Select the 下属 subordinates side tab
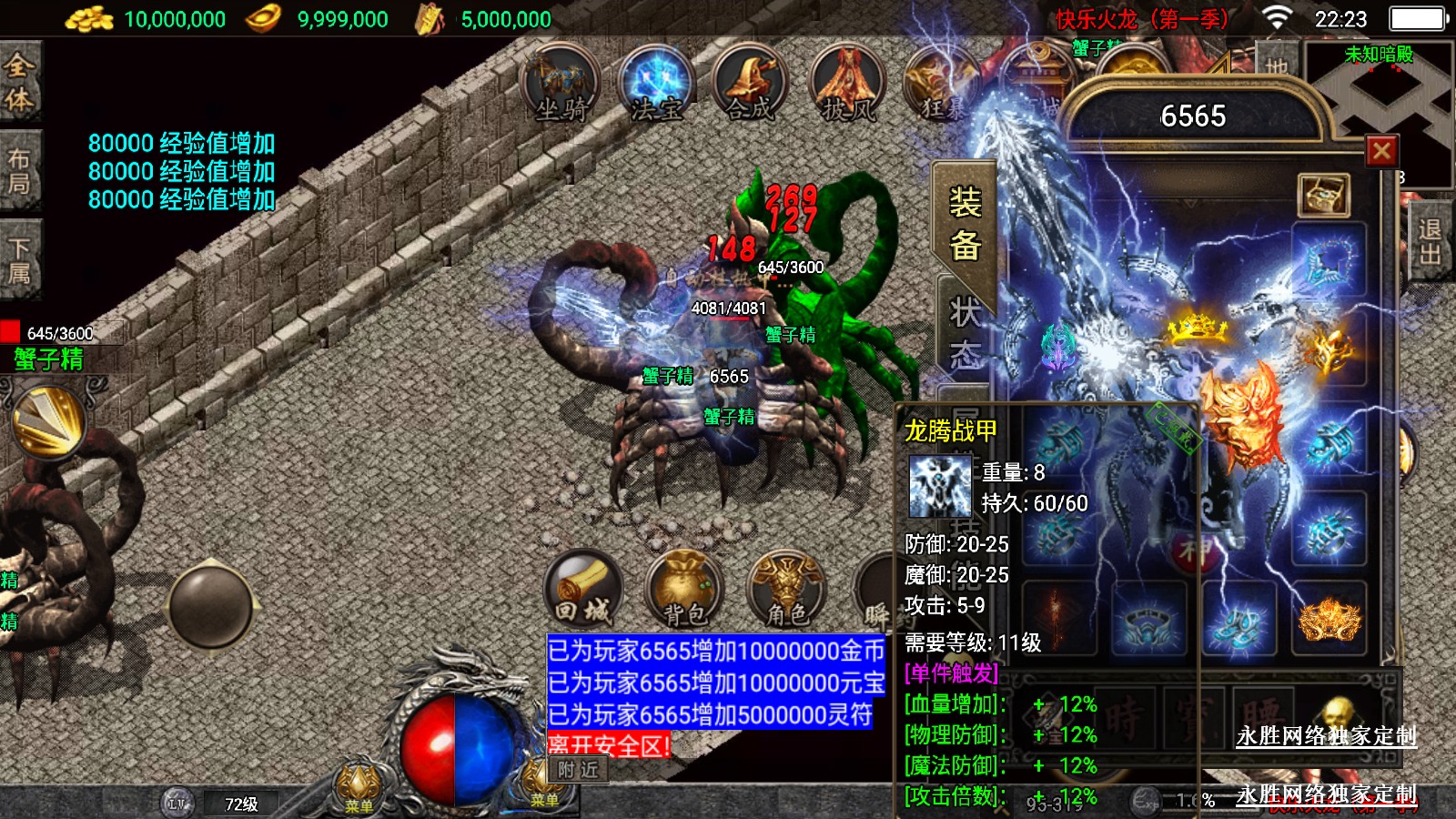 19,261
